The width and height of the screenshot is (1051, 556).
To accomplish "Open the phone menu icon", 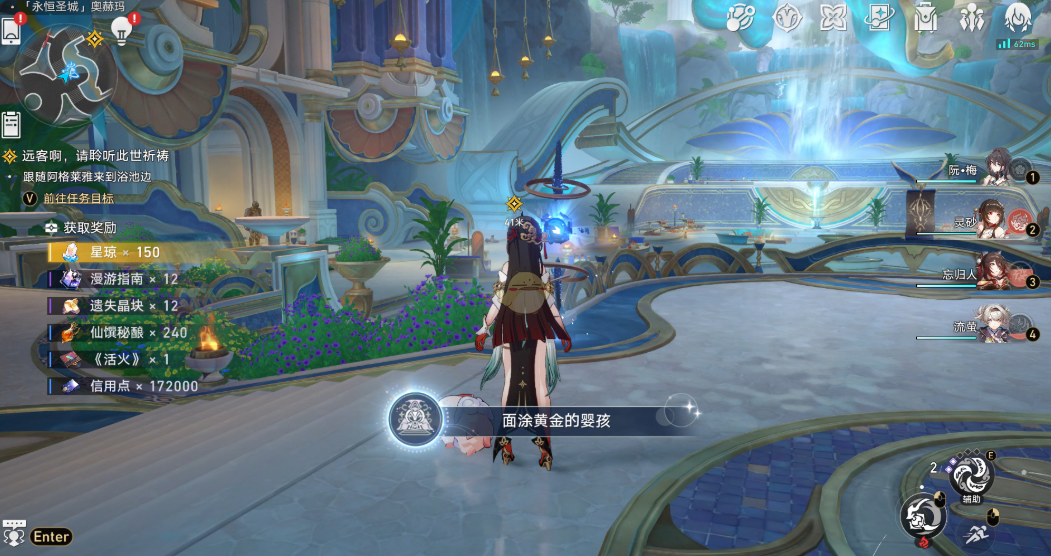I will (11, 31).
